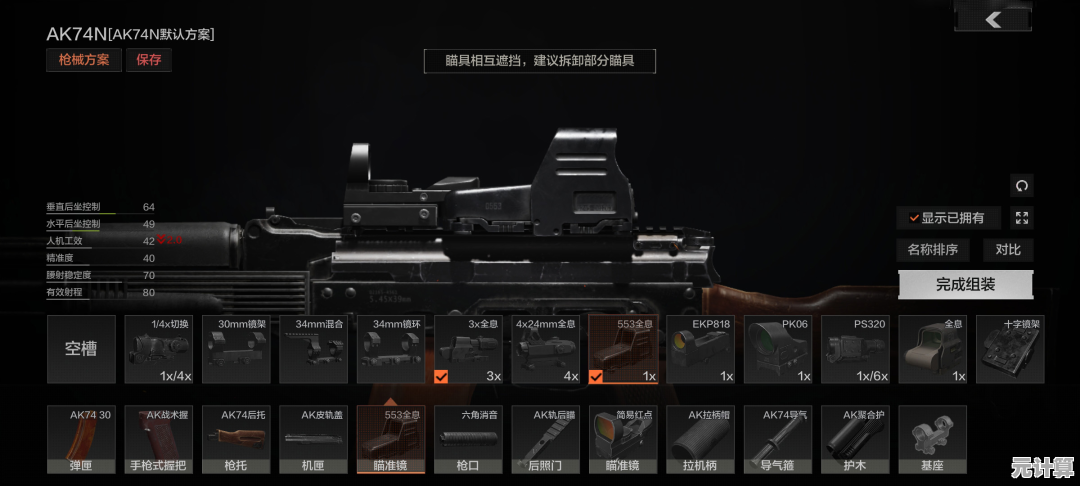
Task: Open the 枪械方案 gun scheme menu
Action: point(83,60)
